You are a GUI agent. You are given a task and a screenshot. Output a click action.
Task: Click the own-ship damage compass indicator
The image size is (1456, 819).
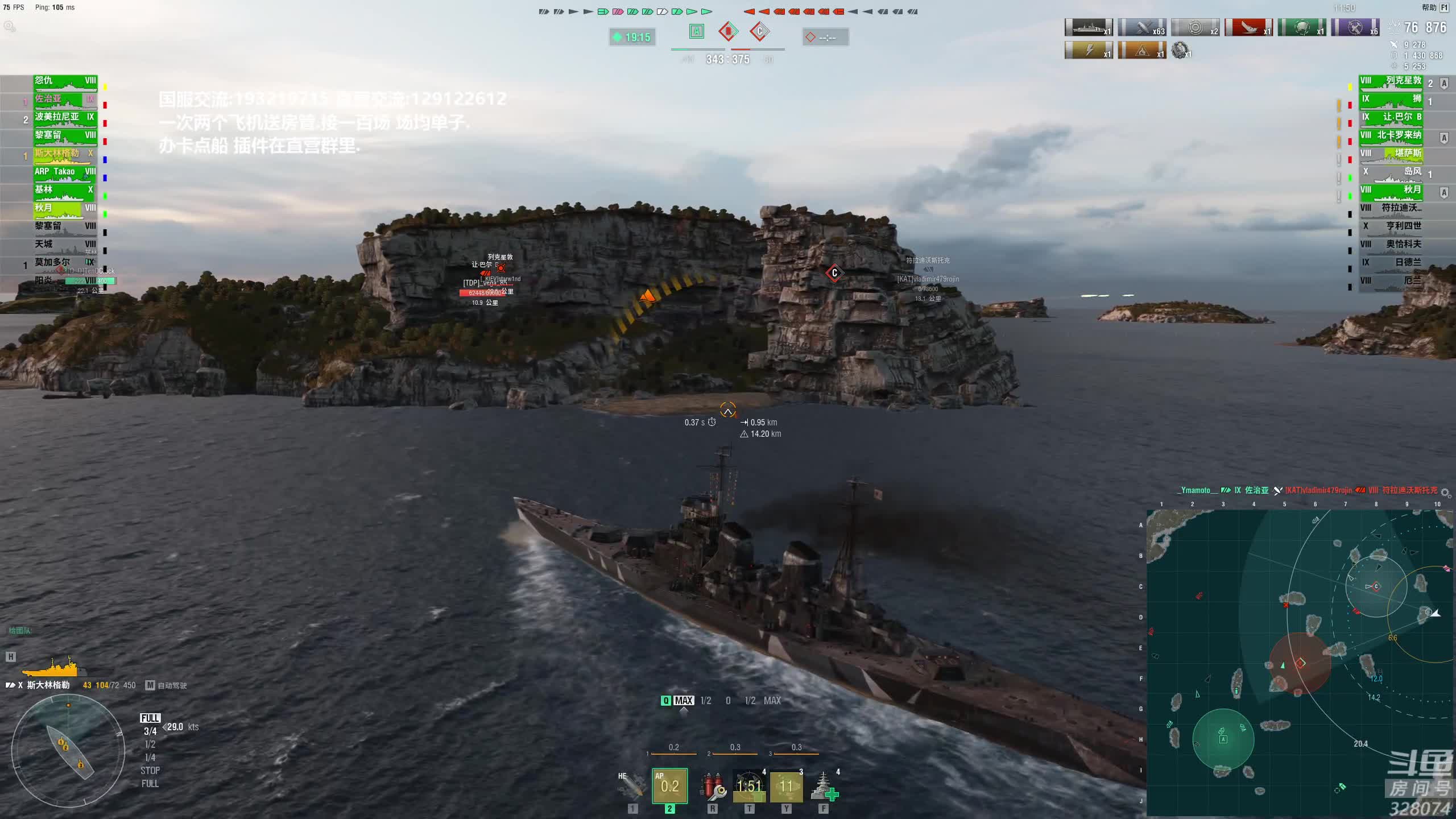[68, 751]
